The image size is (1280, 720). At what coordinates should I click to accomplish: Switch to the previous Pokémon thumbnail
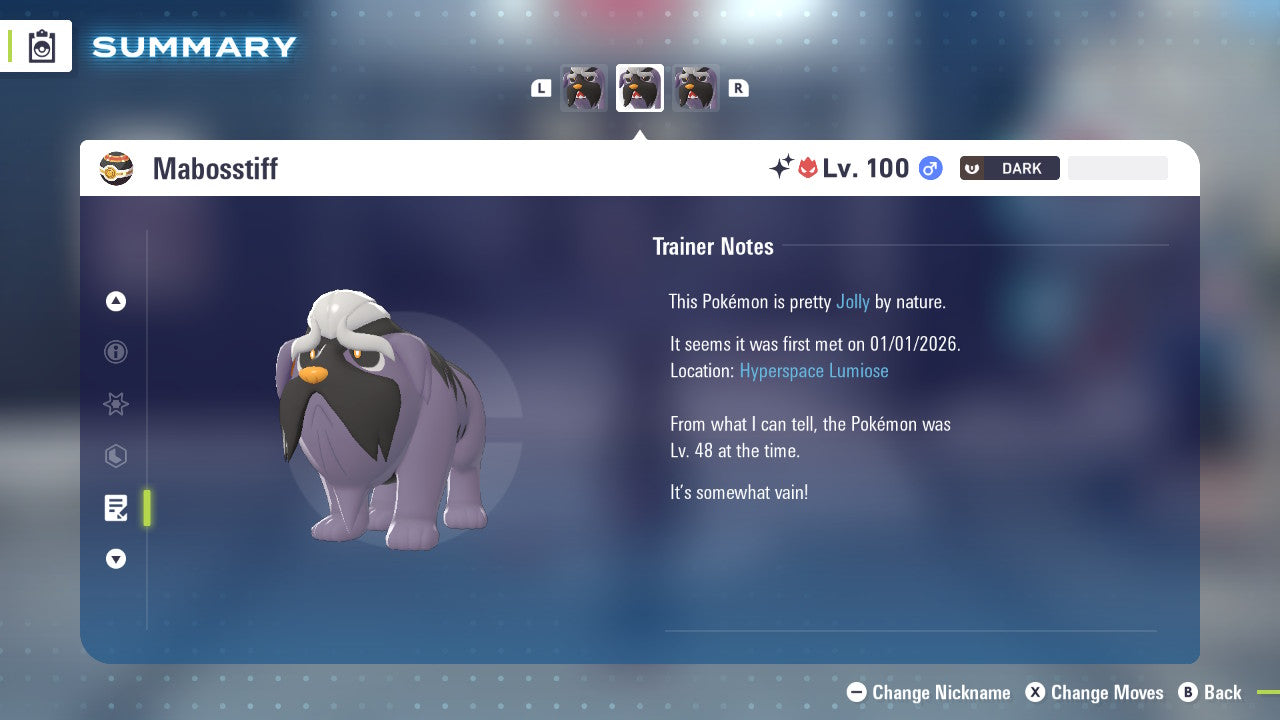(584, 87)
